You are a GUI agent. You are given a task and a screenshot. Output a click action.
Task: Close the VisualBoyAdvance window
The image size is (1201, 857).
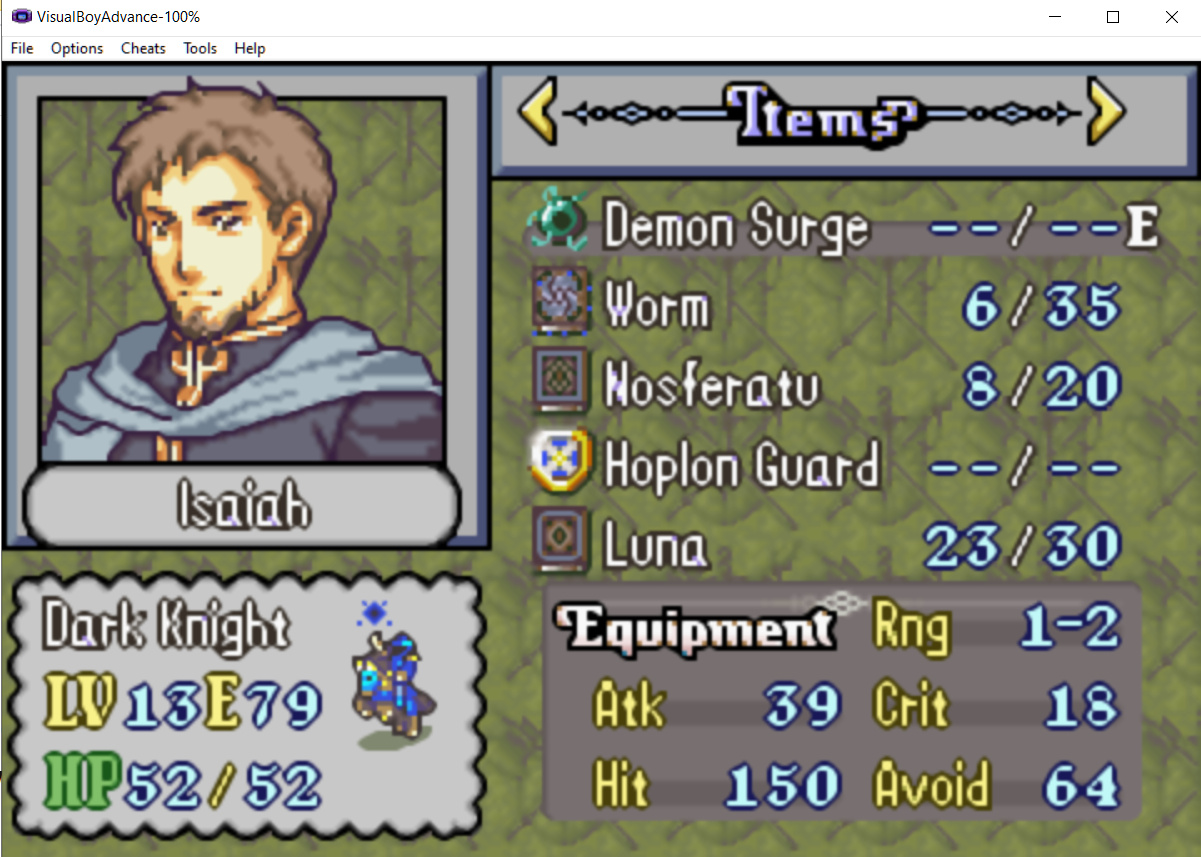click(x=1171, y=17)
